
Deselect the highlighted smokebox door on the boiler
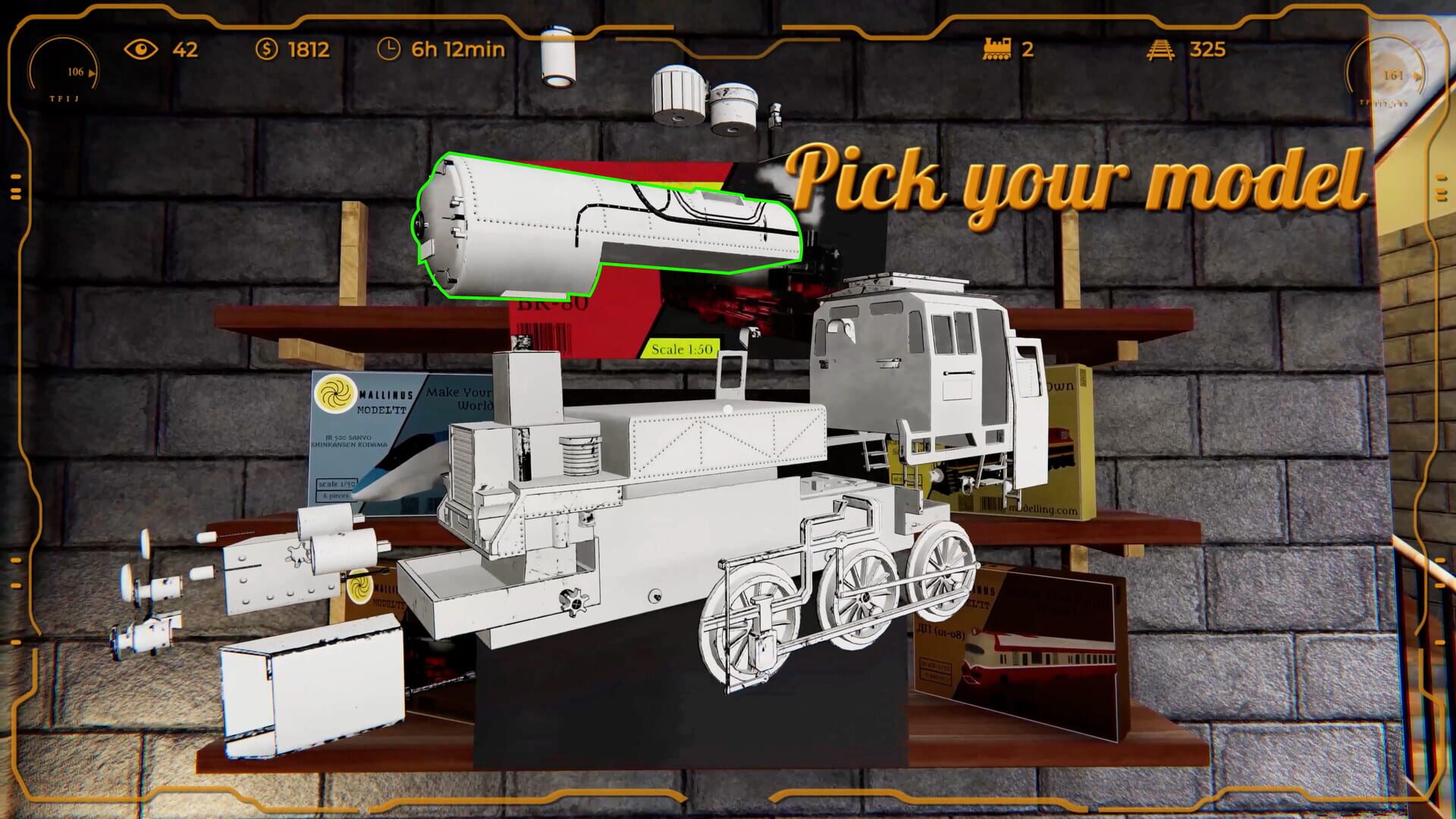click(455, 227)
